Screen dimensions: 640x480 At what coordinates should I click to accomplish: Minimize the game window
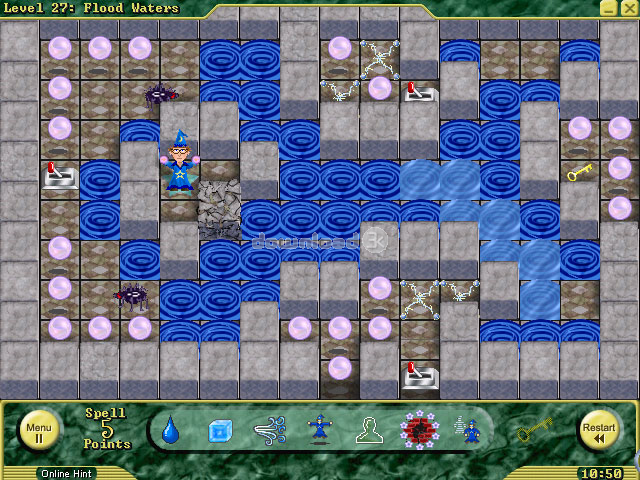point(608,8)
